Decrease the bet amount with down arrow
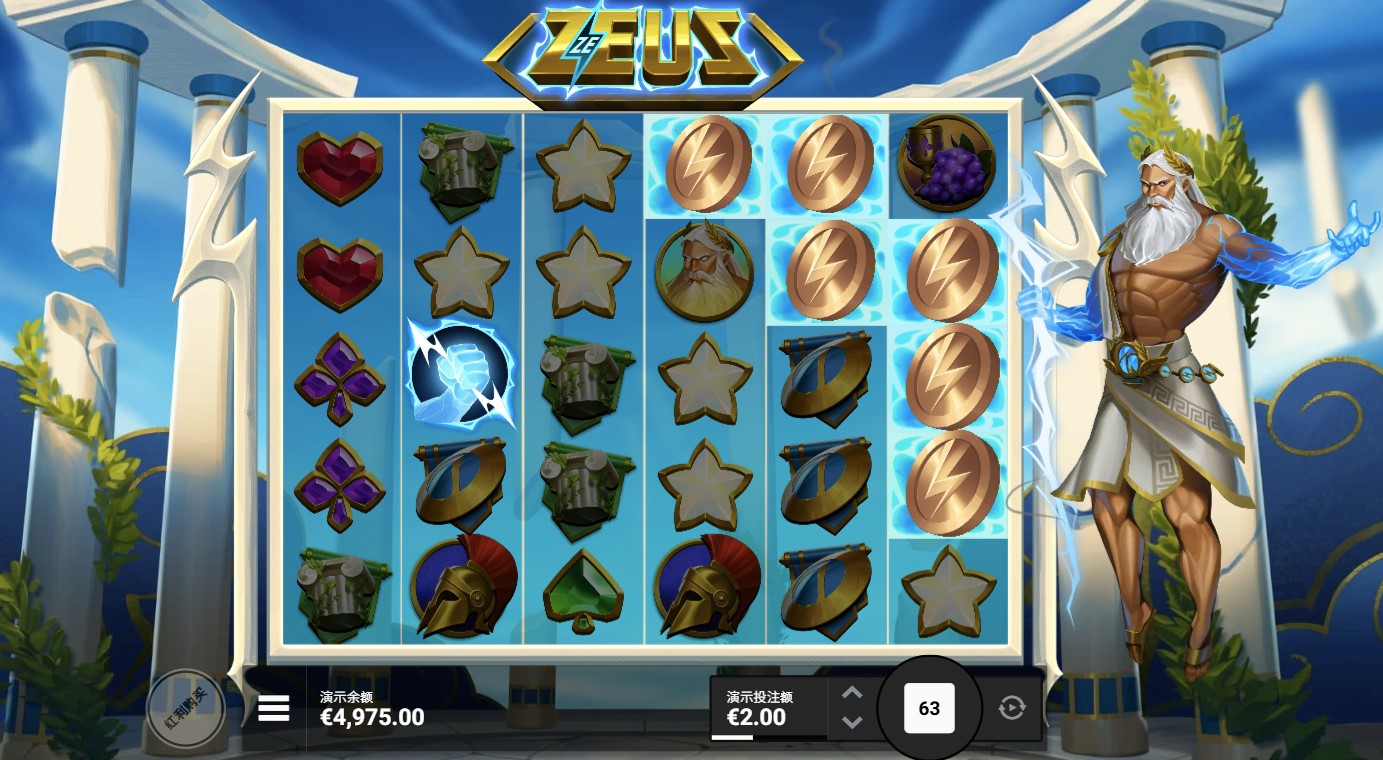The image size is (1383, 760). pyautogui.click(x=852, y=722)
